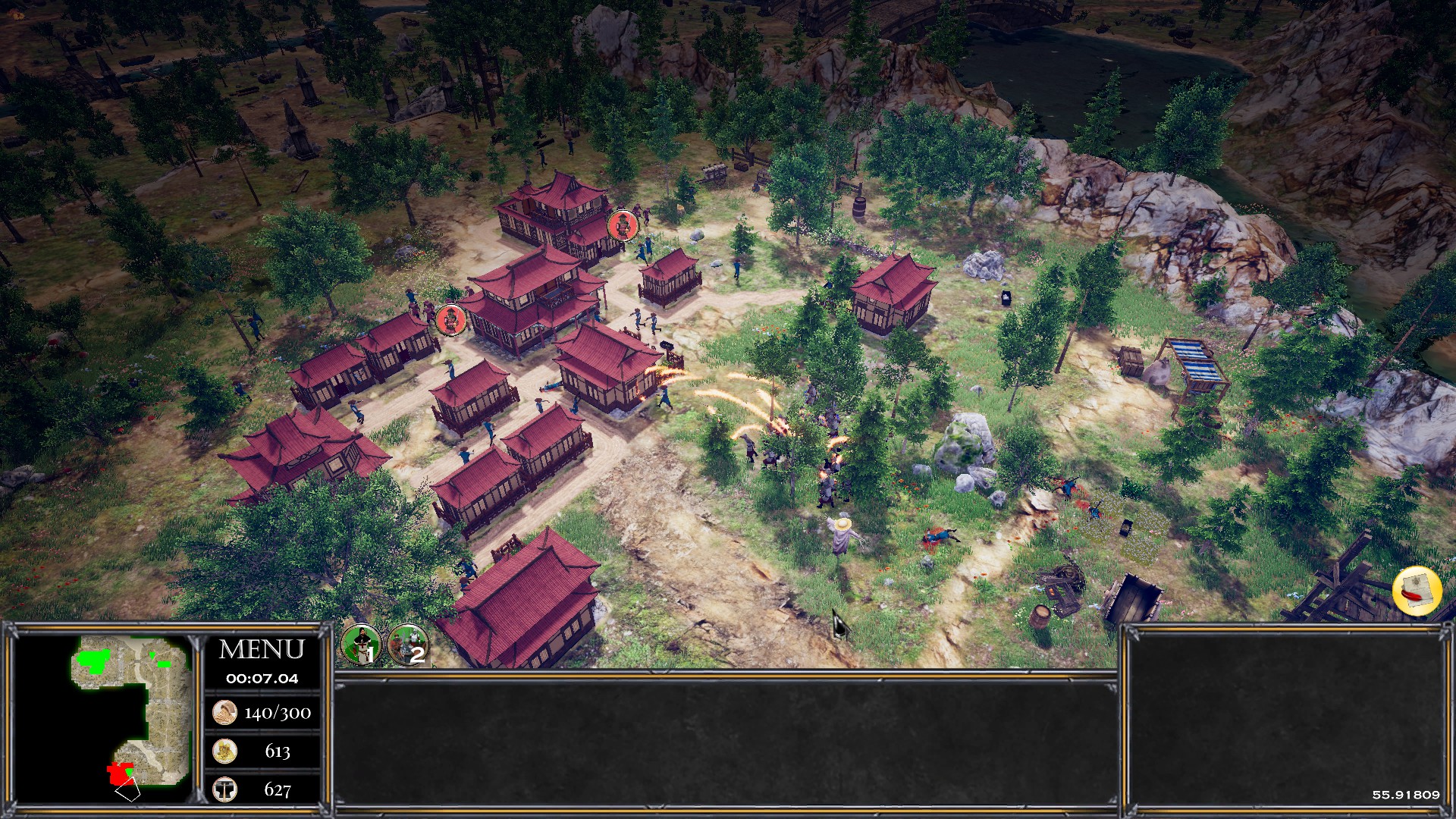The width and height of the screenshot is (1456, 819).
Task: Open the objectives scroll with red quill
Action: point(1417,591)
